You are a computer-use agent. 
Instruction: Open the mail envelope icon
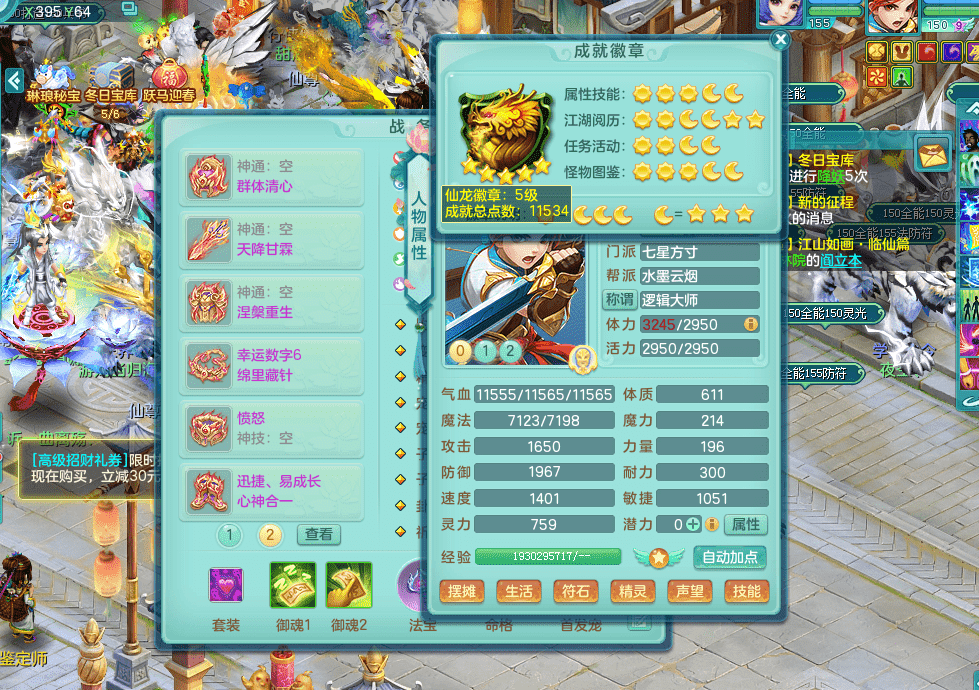pos(932,153)
